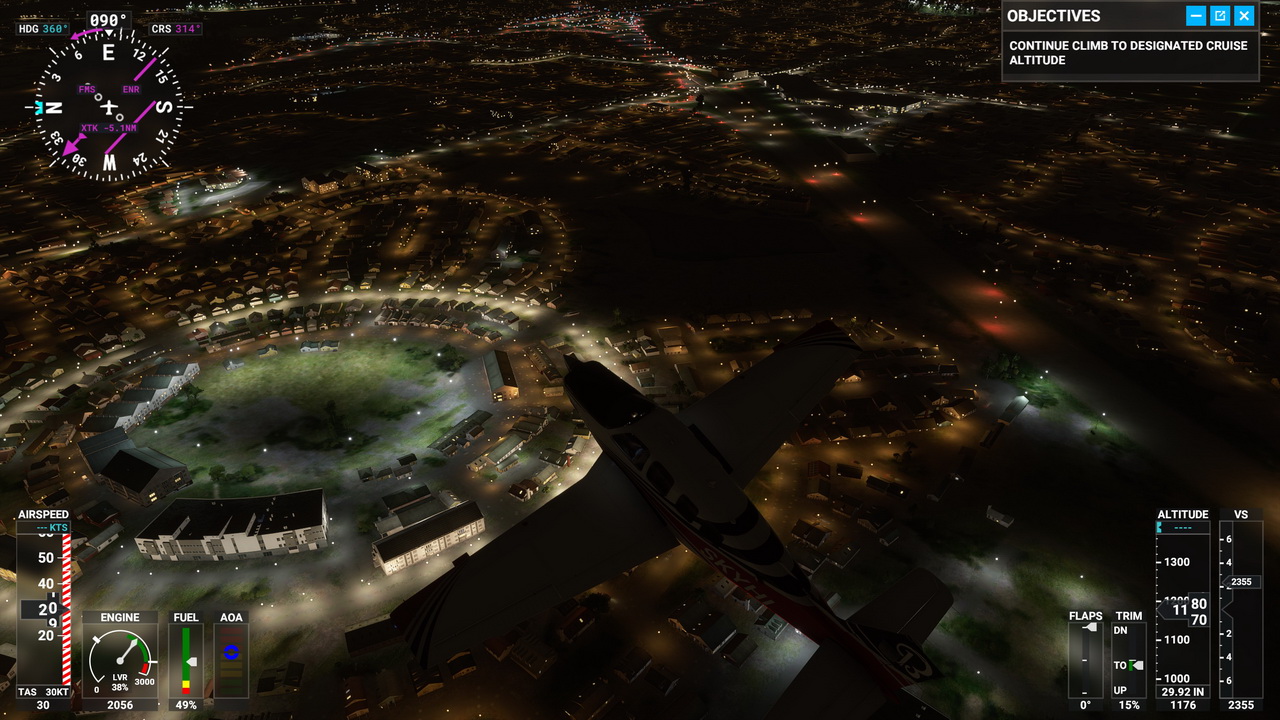This screenshot has height=720, width=1280.
Task: Select the climb to cruise altitude objective
Action: click(1128, 53)
